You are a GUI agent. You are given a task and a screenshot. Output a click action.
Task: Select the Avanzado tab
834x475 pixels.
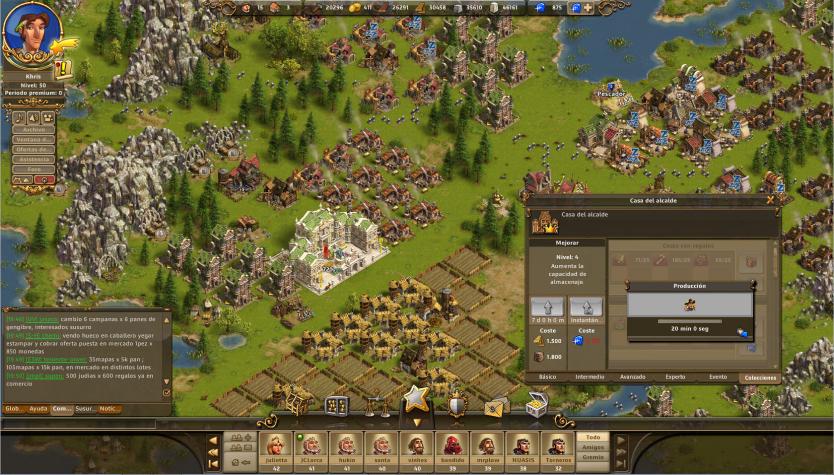tap(632, 377)
